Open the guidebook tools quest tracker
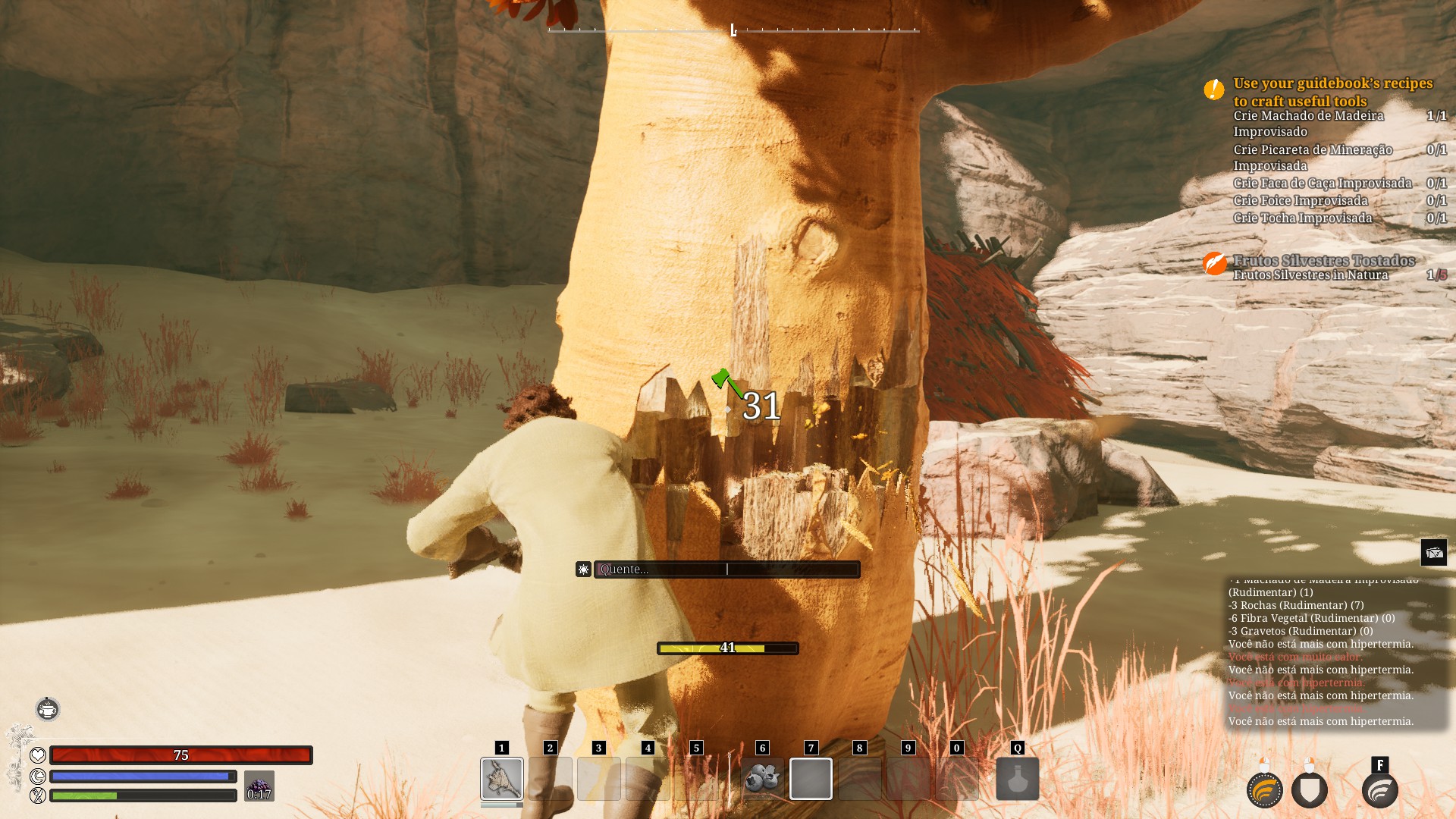 point(1332,92)
